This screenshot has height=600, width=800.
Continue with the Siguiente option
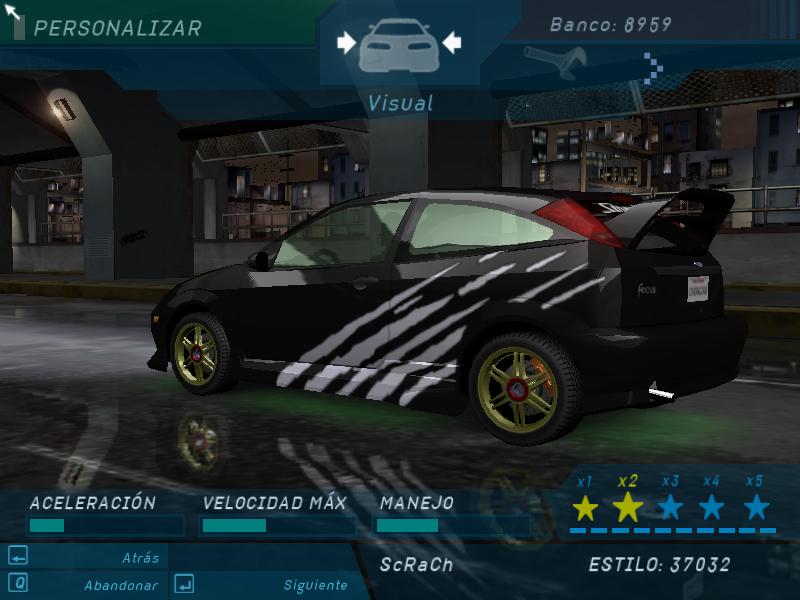pyautogui.click(x=315, y=585)
